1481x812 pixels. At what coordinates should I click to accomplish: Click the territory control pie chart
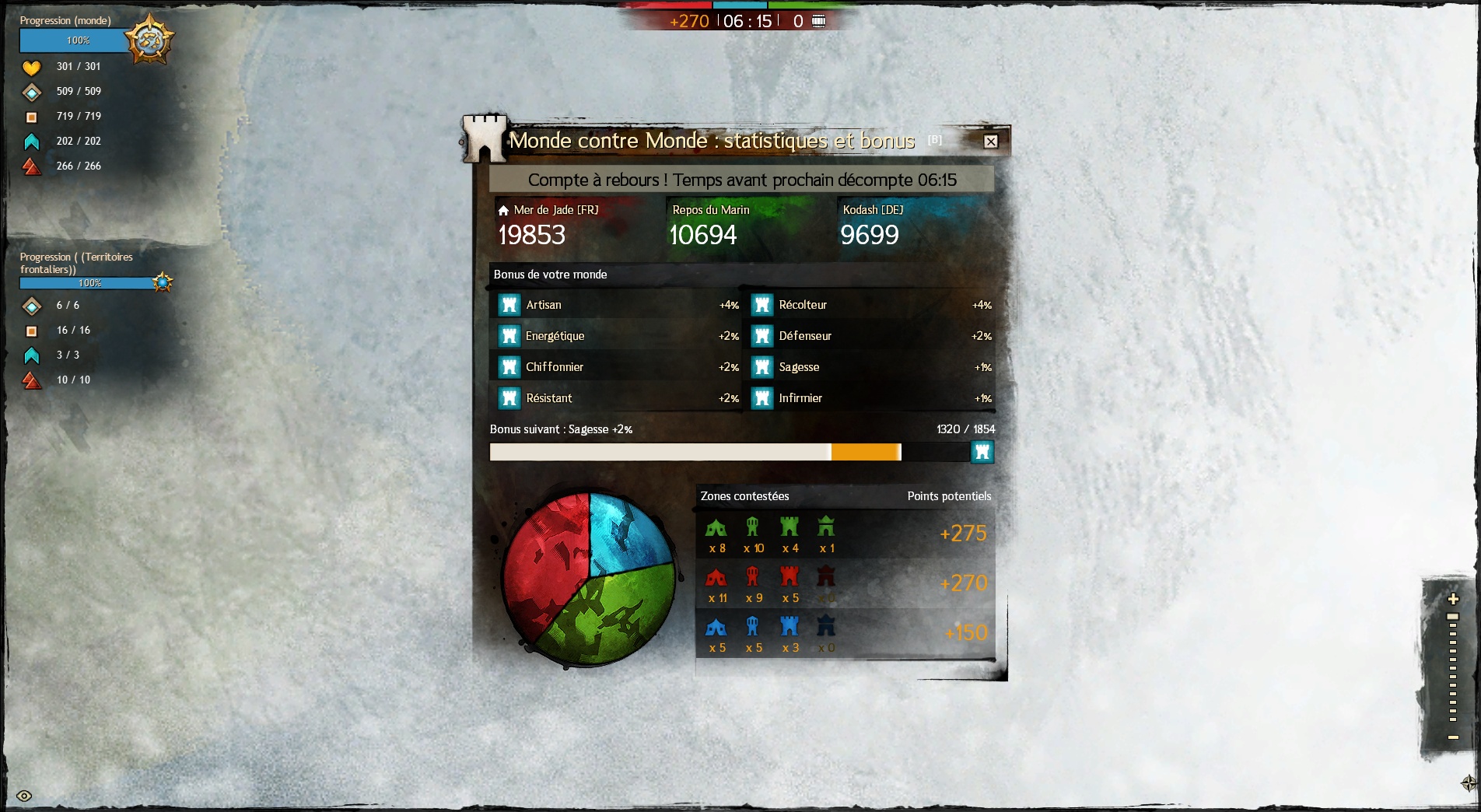click(589, 579)
